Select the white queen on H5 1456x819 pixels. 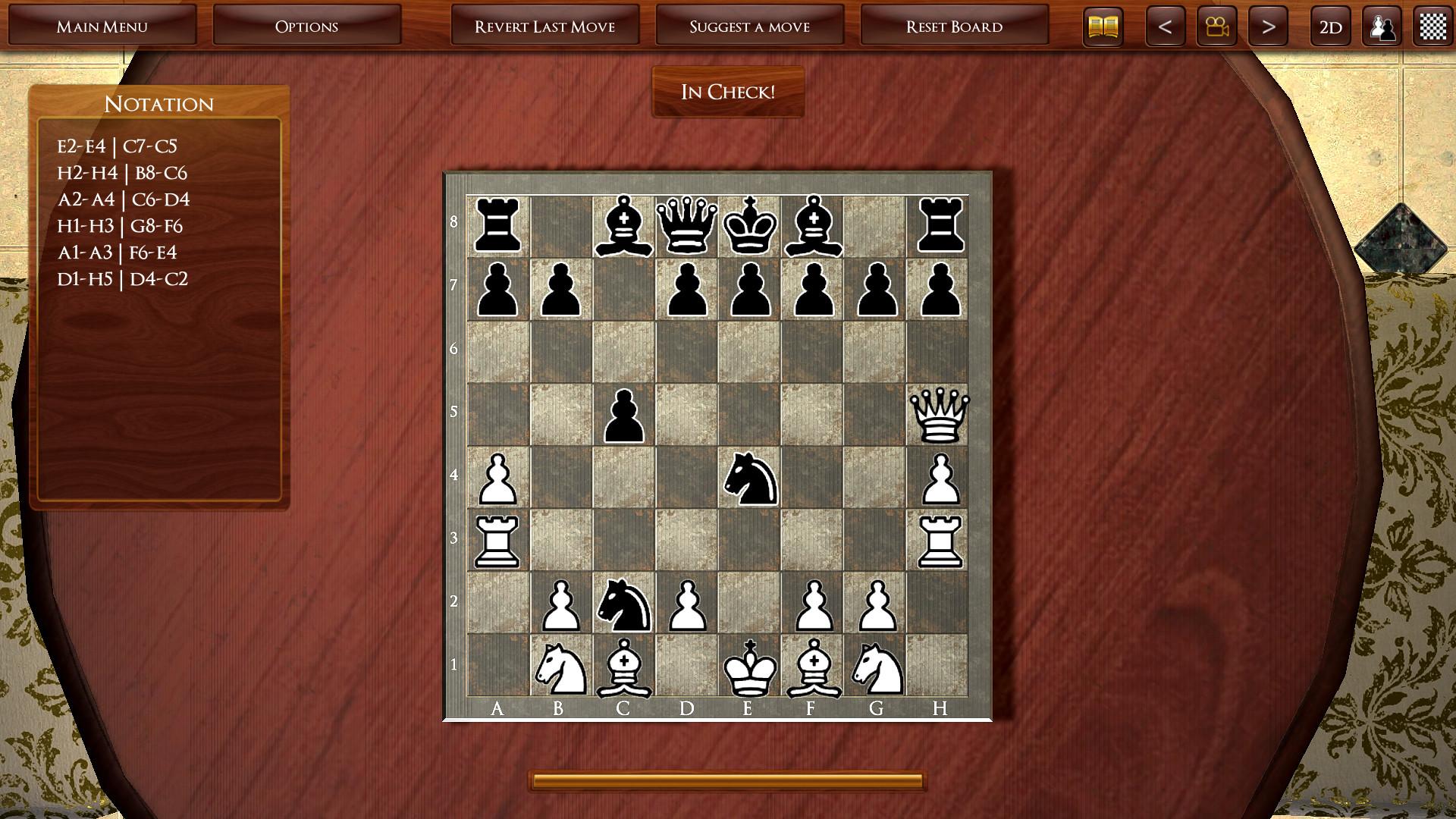pyautogui.click(x=940, y=414)
